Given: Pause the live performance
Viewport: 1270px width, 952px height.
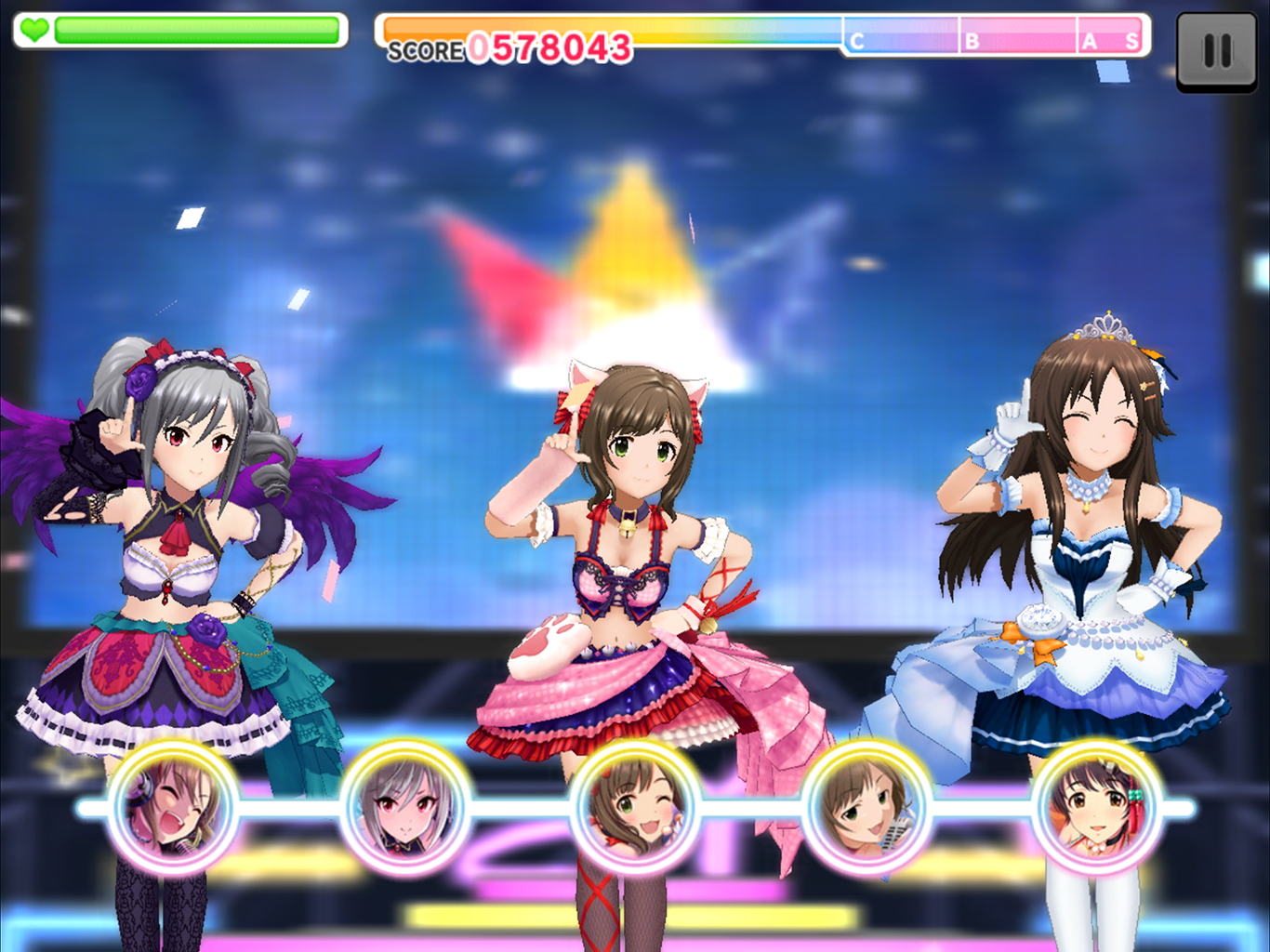Looking at the screenshot, I should [x=1216, y=51].
